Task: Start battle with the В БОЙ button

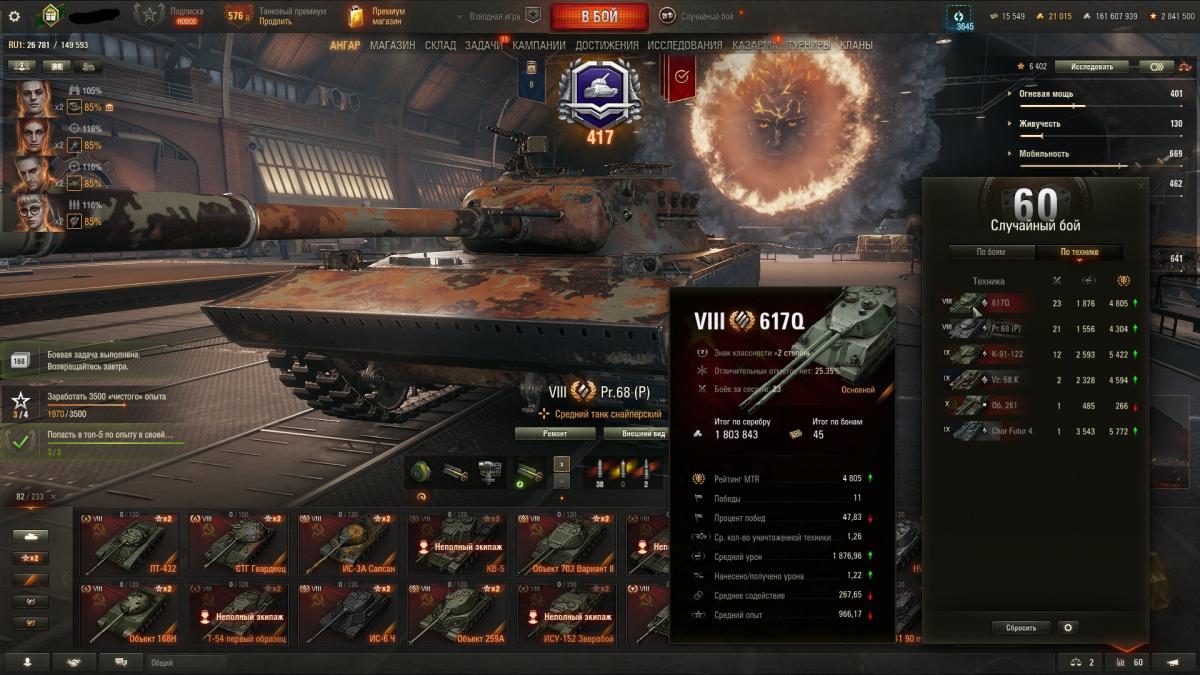Action: (x=599, y=16)
